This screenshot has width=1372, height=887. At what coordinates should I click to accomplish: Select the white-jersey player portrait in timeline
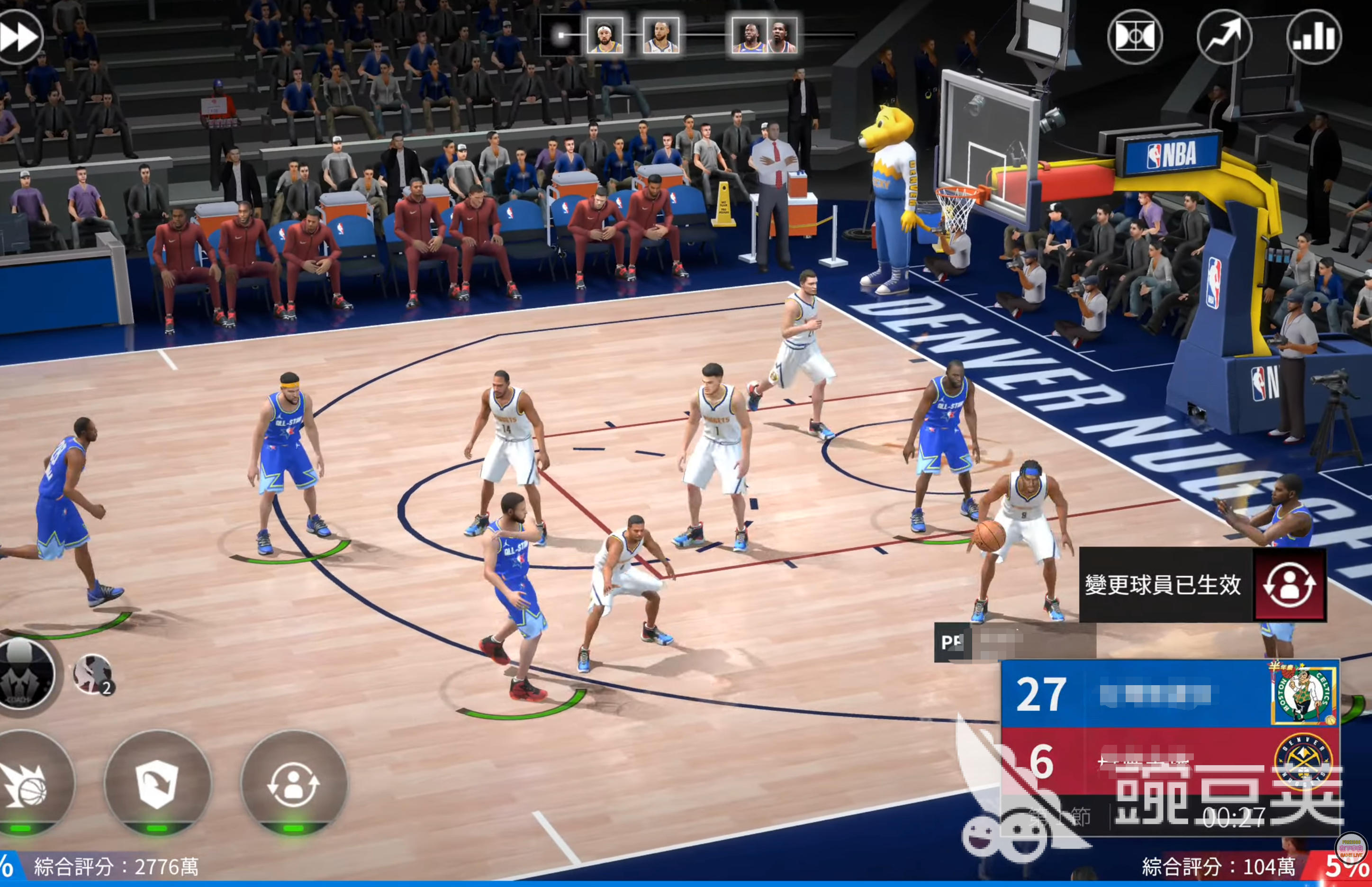[x=660, y=35]
